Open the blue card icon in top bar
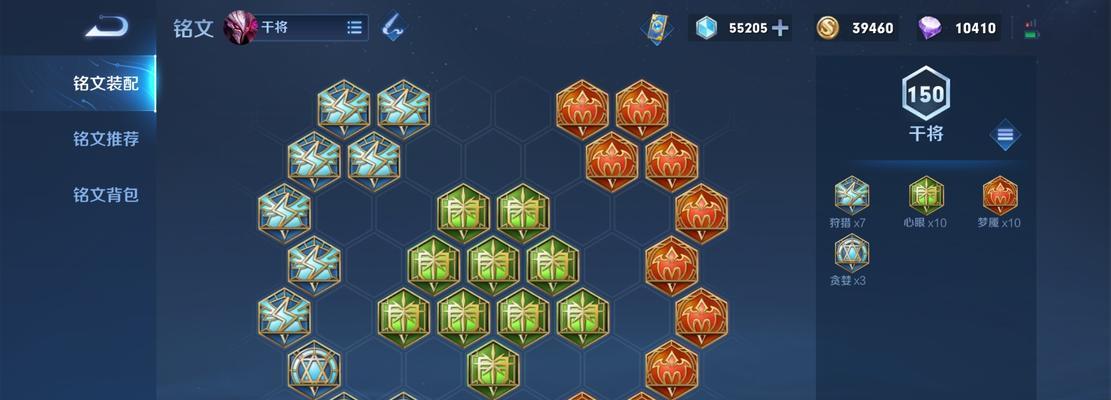The height and width of the screenshot is (400, 1111). tap(657, 28)
